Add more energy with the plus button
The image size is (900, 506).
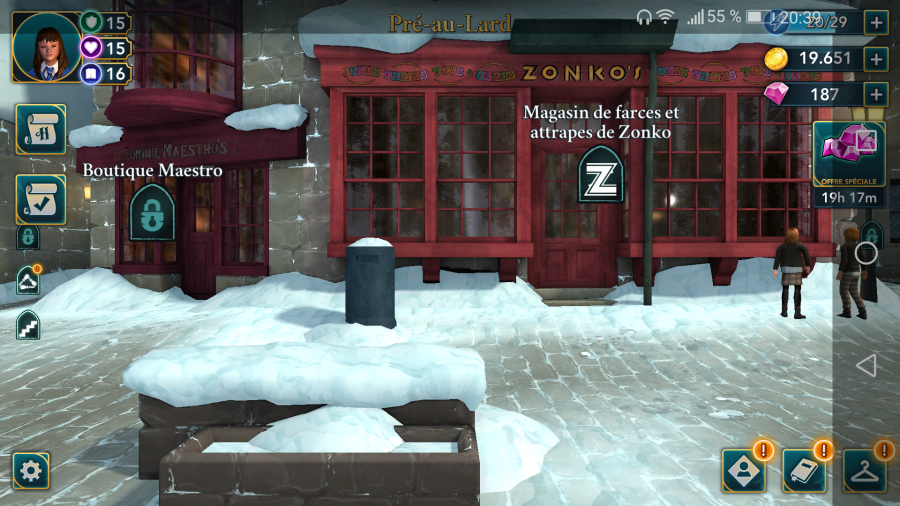(x=876, y=22)
